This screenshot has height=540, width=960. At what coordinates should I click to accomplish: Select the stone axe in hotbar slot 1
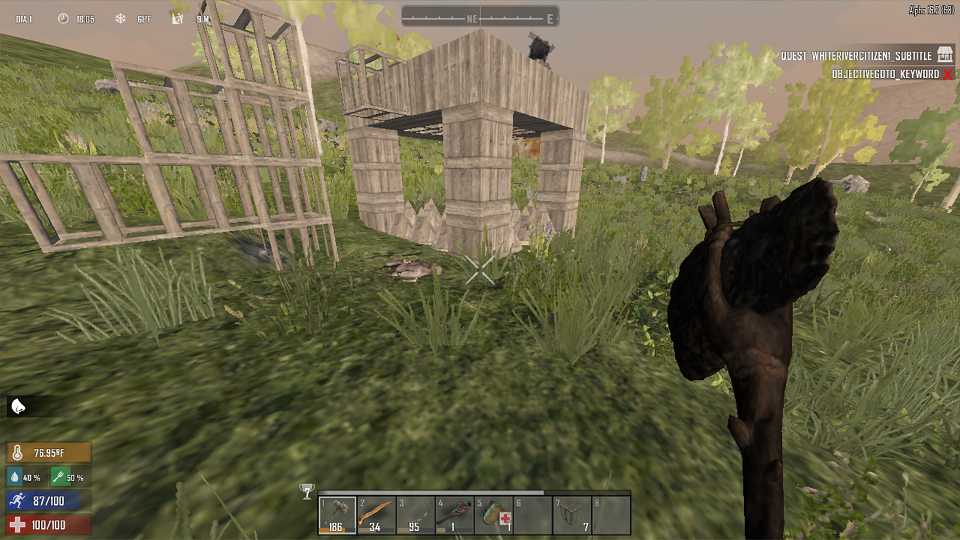tap(338, 516)
